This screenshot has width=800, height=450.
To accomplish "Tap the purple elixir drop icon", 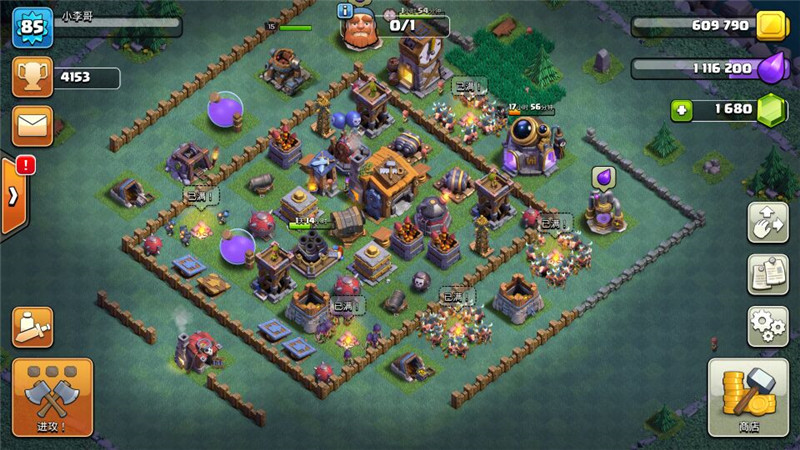I will tap(771, 68).
